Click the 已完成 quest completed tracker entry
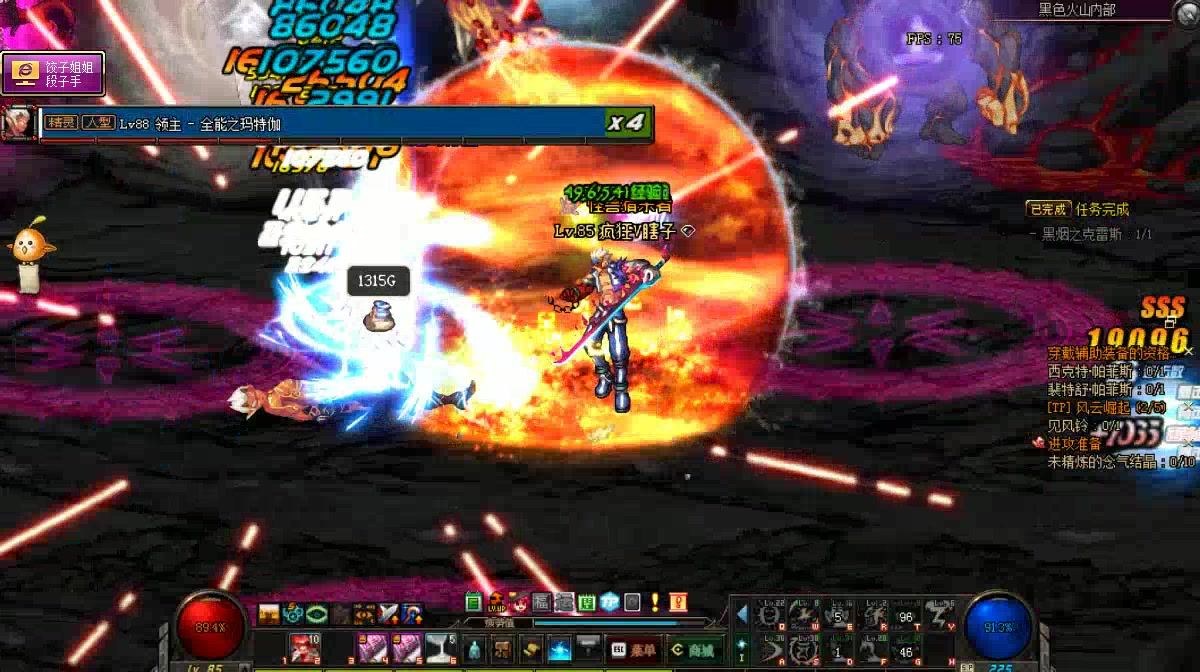The image size is (1200, 672). 1048,209
